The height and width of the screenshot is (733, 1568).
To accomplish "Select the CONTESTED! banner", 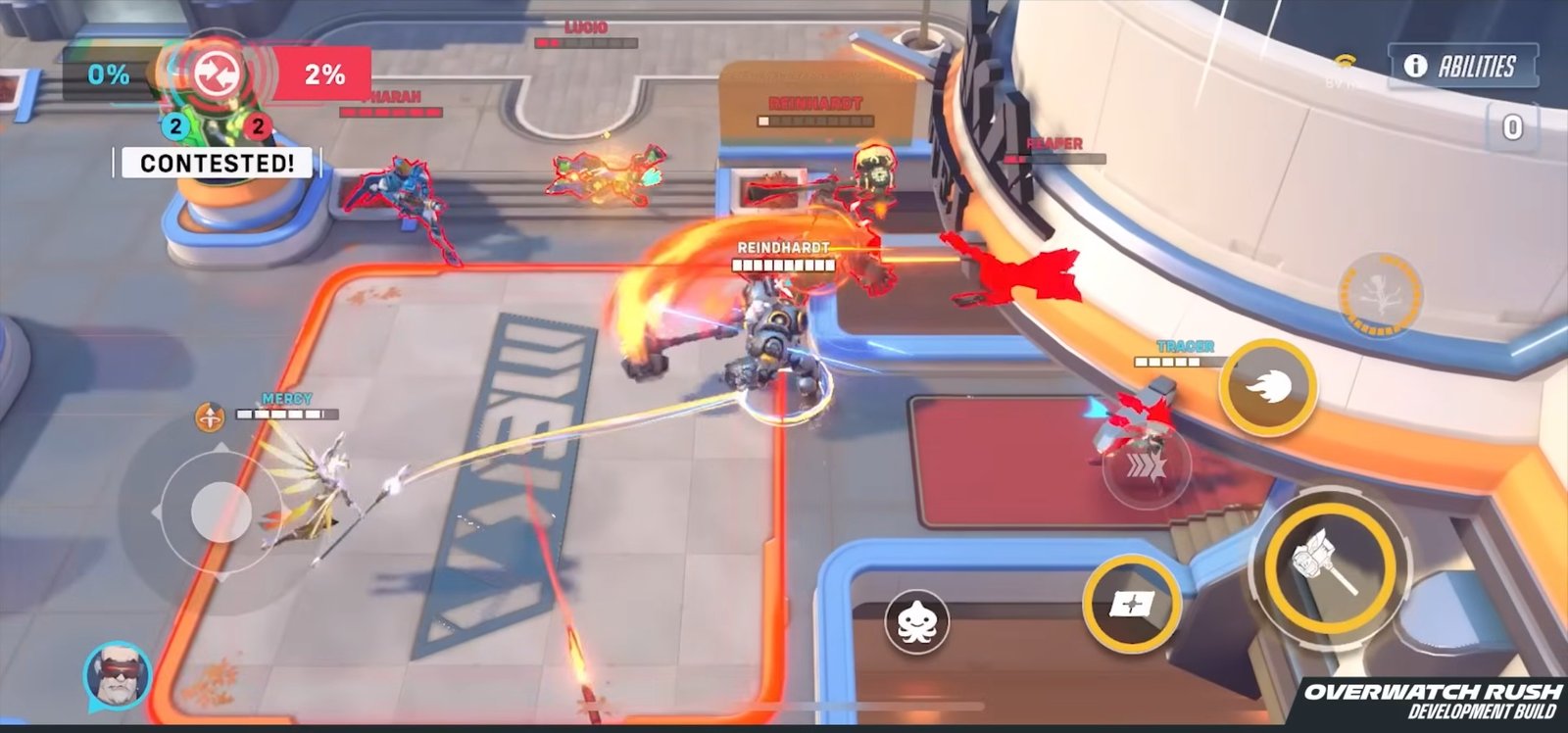I will [216, 162].
